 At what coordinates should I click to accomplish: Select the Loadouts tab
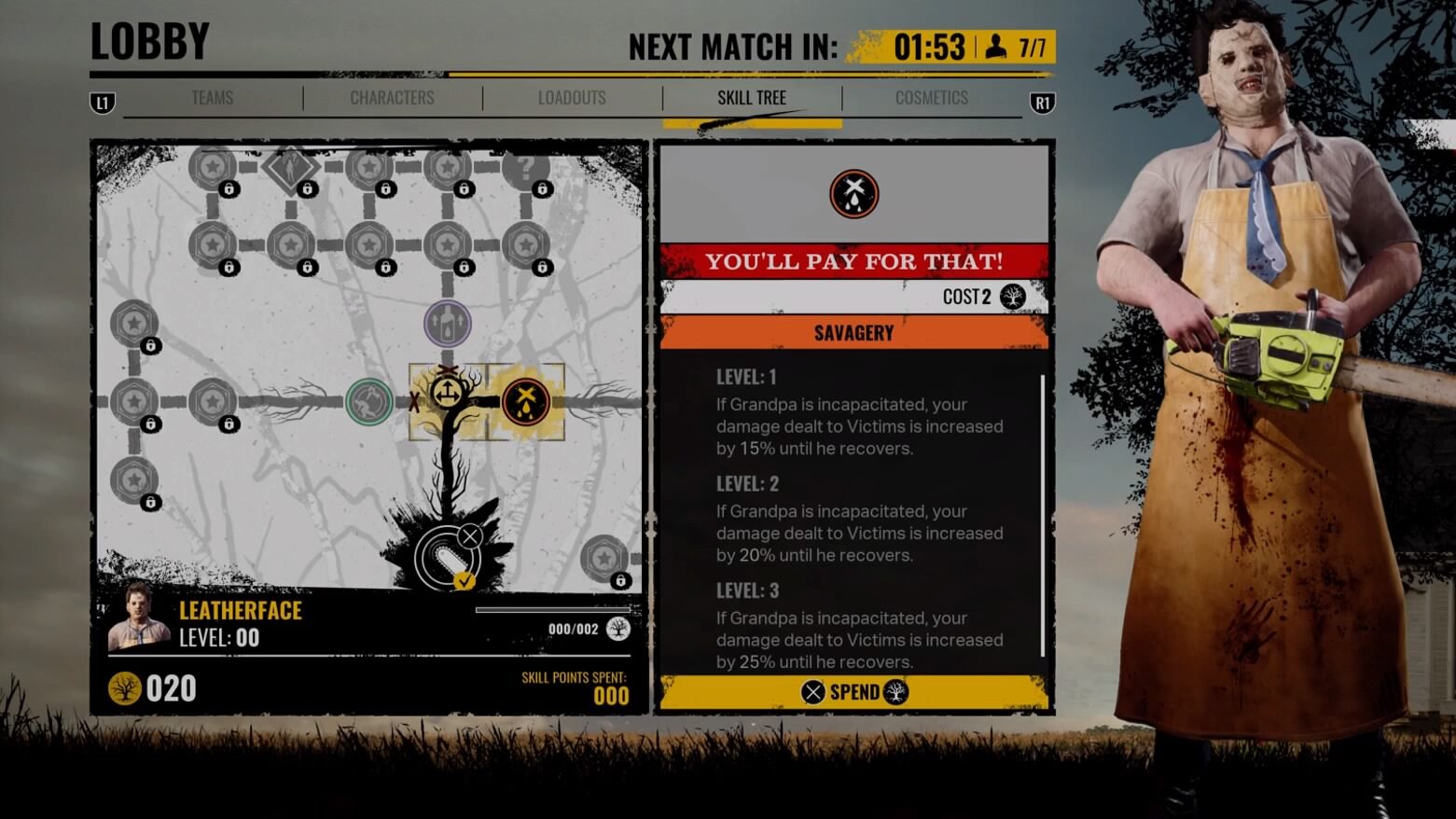(x=572, y=98)
